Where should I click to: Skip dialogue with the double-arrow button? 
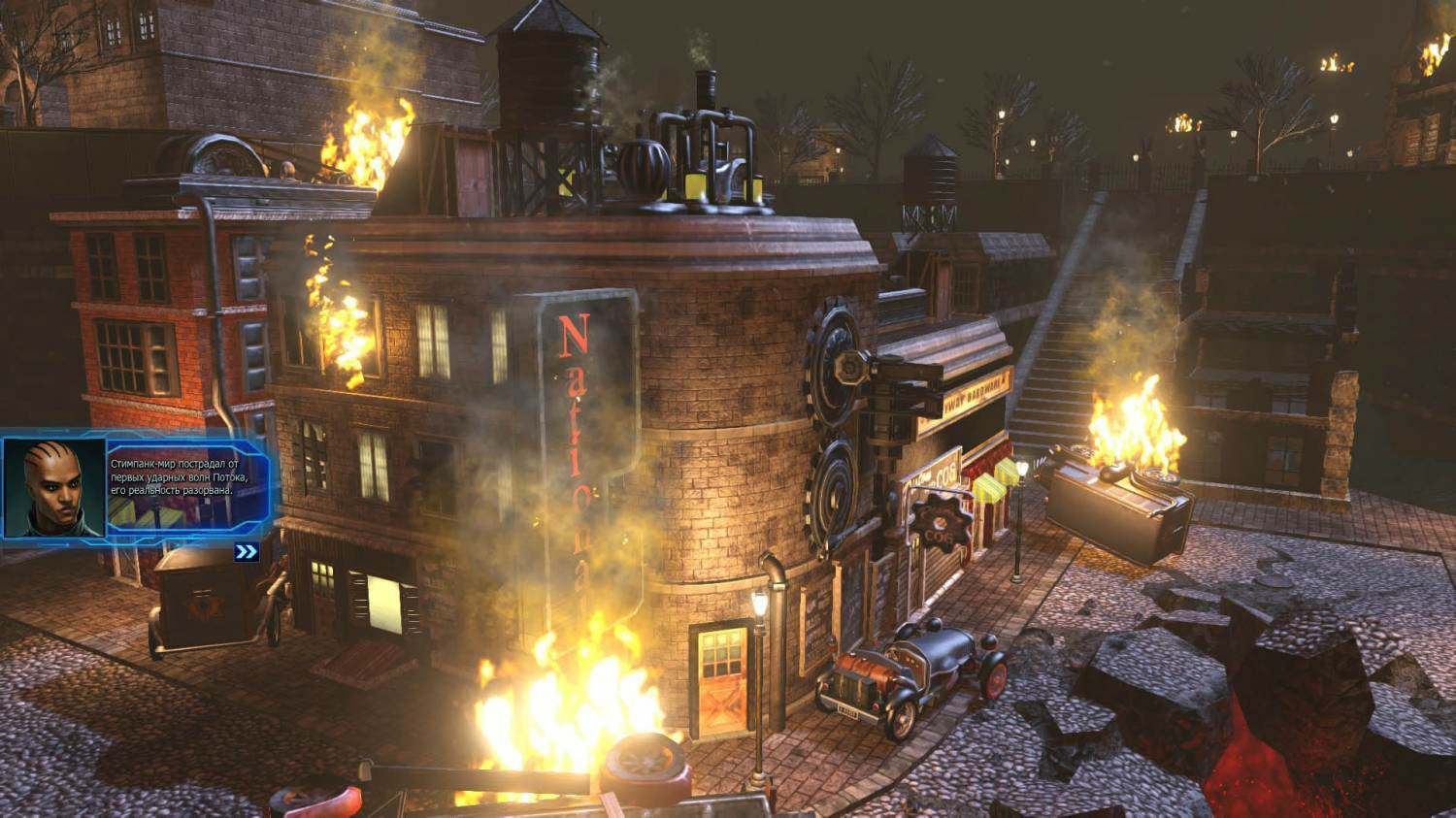tap(247, 552)
